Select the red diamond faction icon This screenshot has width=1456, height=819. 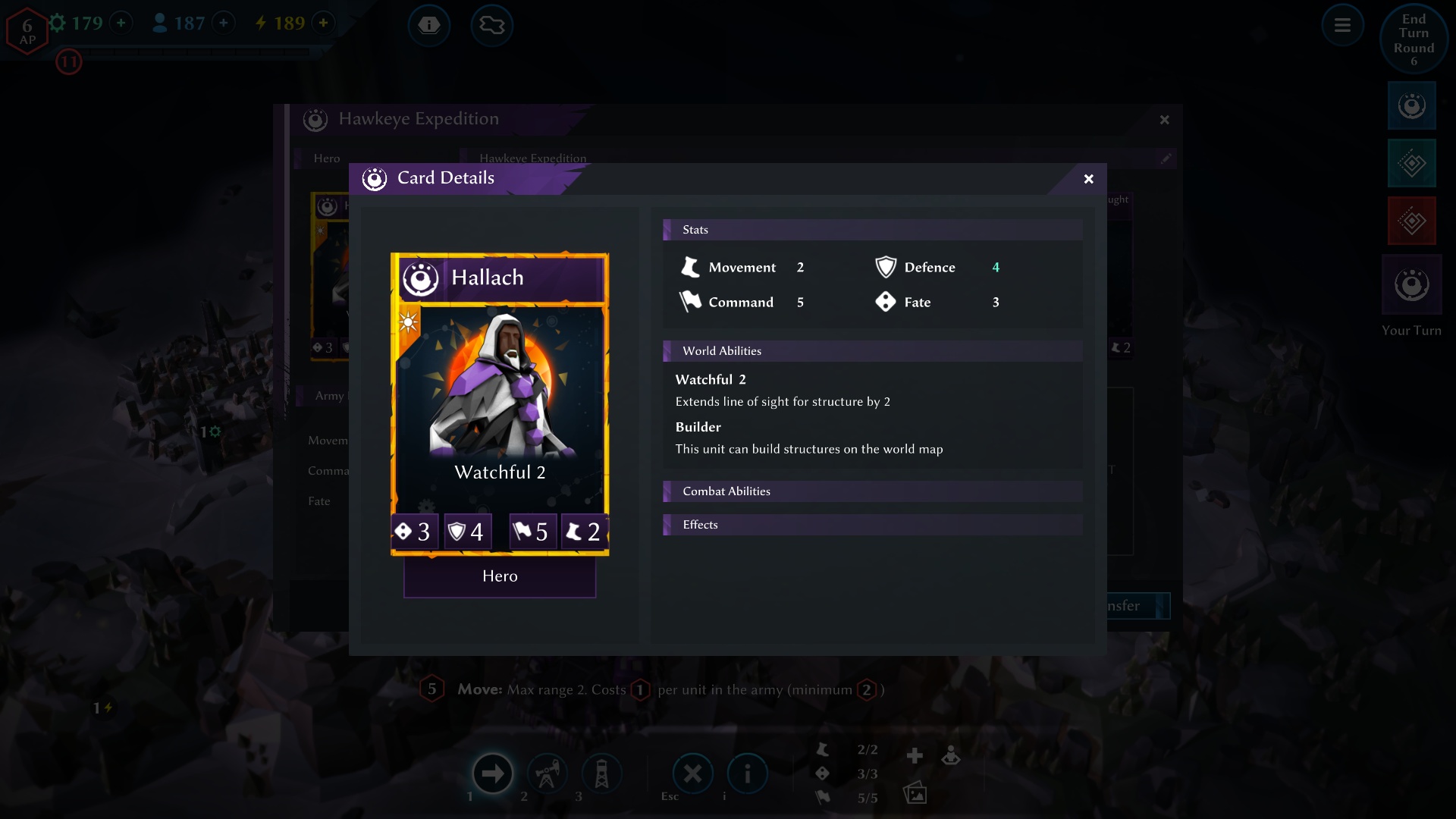(1411, 221)
